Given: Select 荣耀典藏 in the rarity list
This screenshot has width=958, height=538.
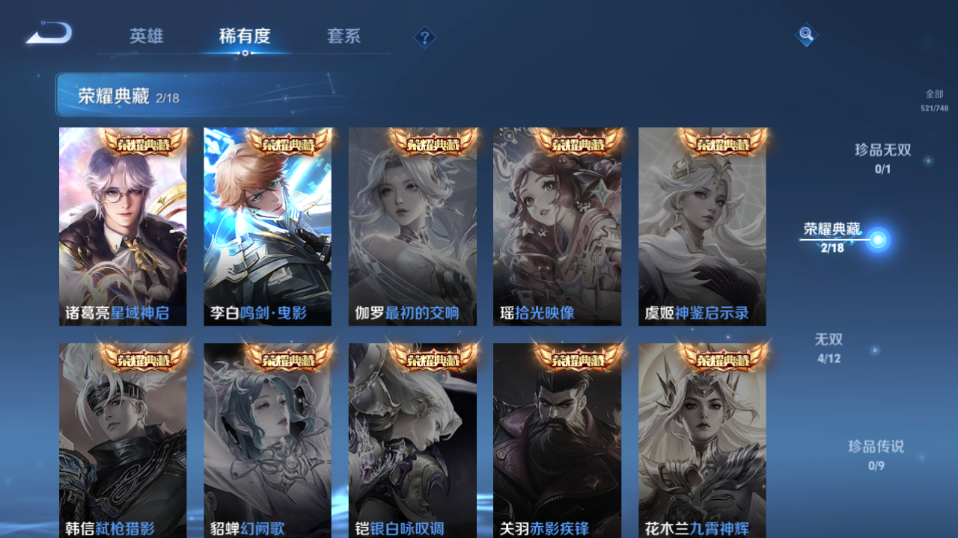Looking at the screenshot, I should 833,237.
